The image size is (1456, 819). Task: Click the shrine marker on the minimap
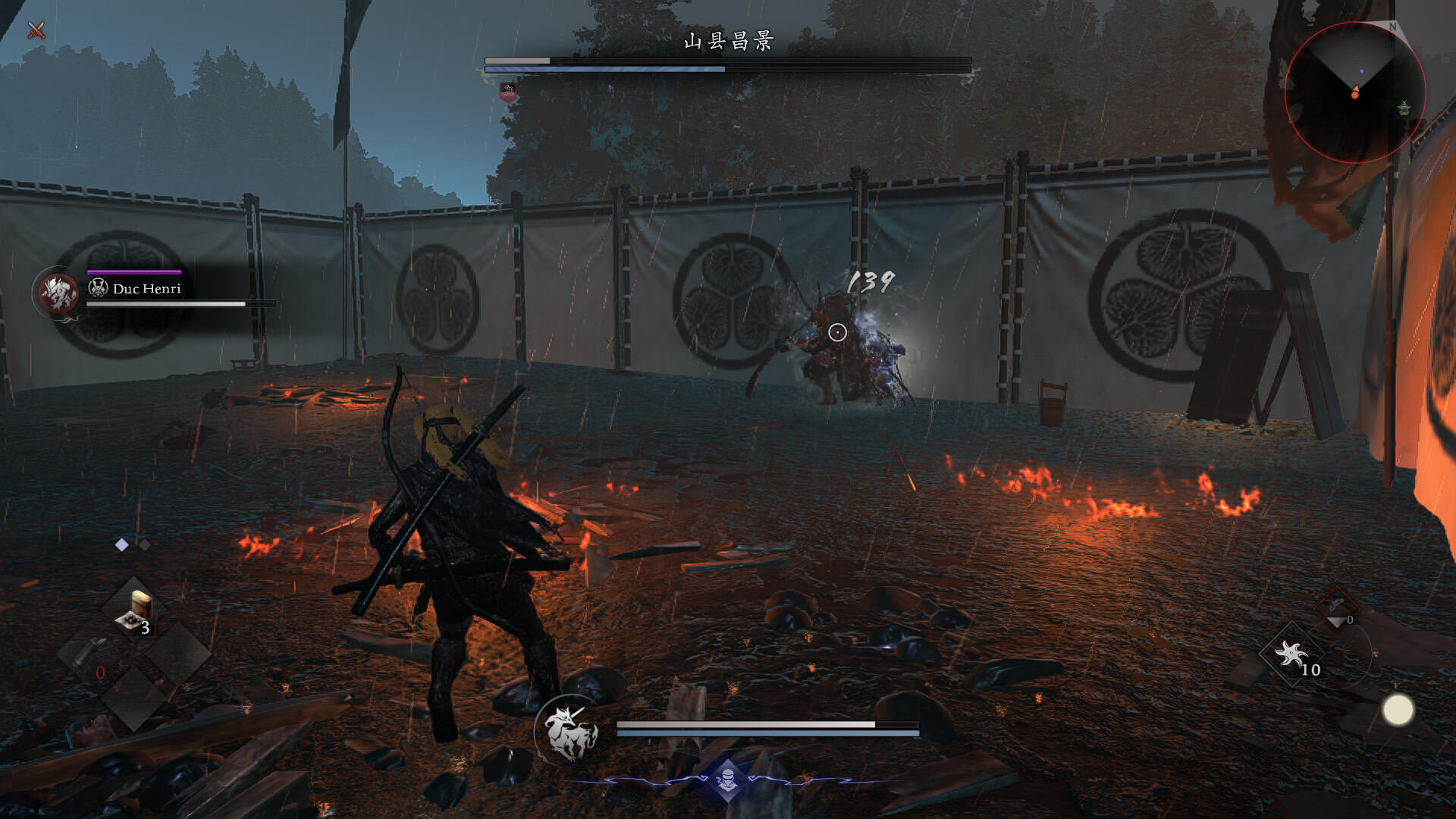(1404, 108)
